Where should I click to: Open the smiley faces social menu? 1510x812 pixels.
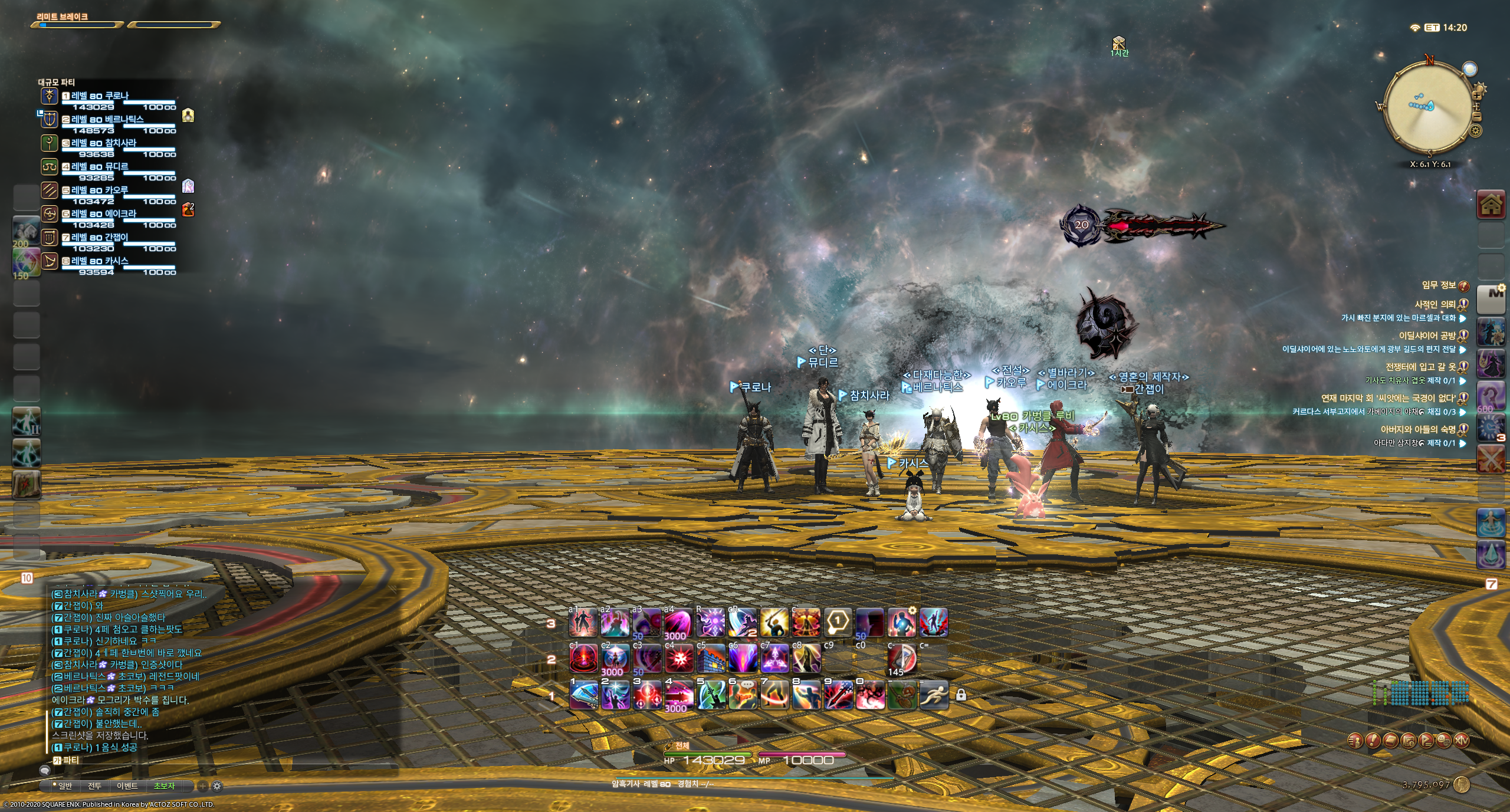(x=1444, y=741)
